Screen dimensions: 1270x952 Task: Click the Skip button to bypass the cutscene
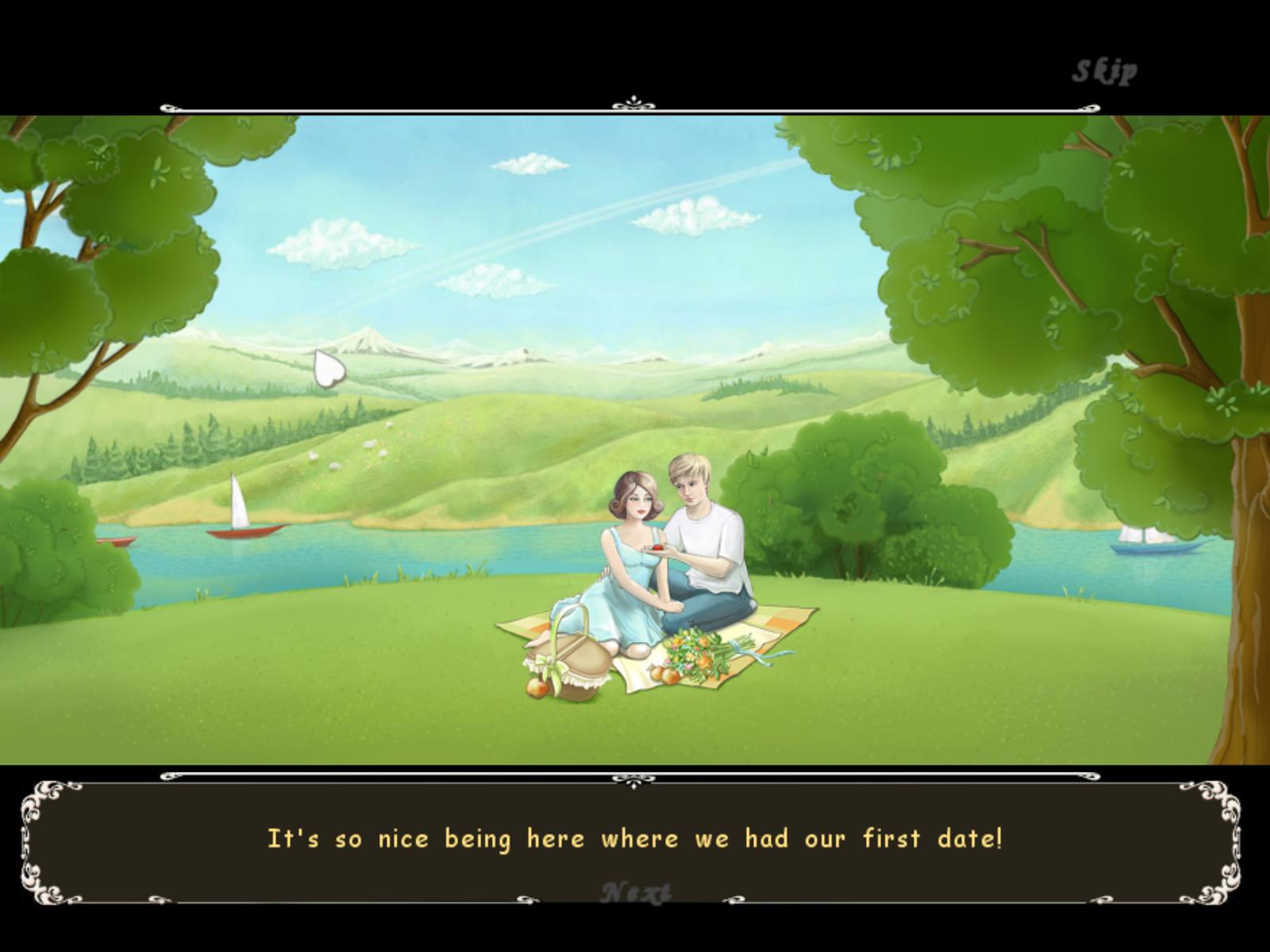click(x=1105, y=70)
